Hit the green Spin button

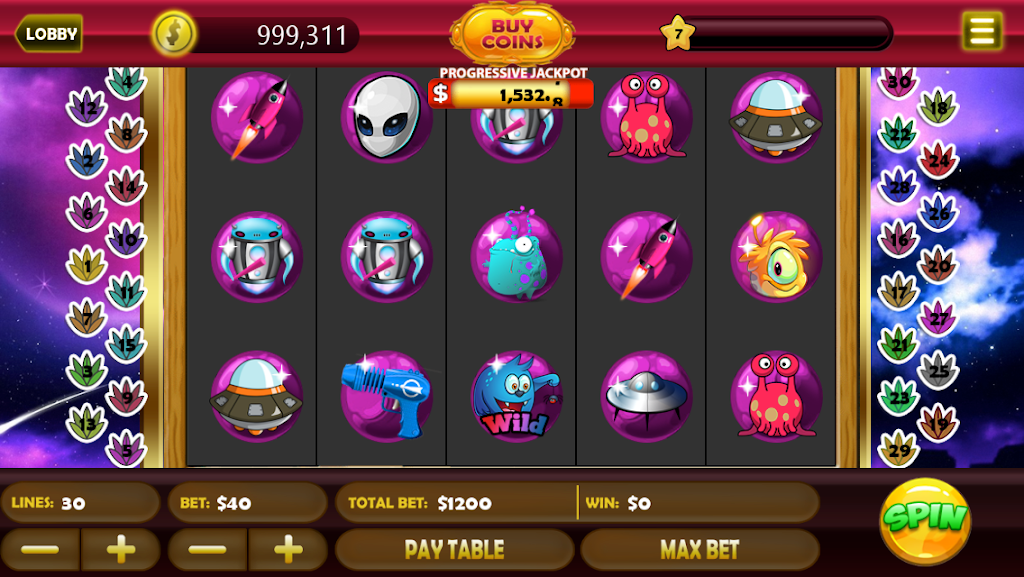924,519
